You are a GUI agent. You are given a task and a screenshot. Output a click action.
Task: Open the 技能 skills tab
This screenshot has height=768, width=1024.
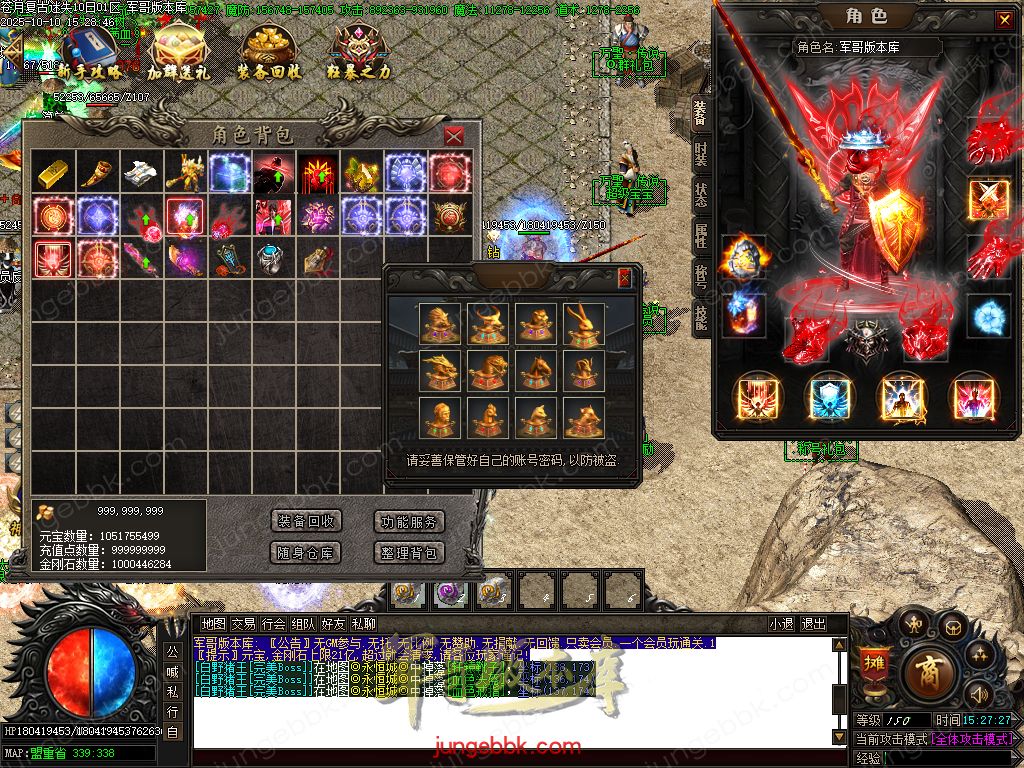click(x=701, y=316)
